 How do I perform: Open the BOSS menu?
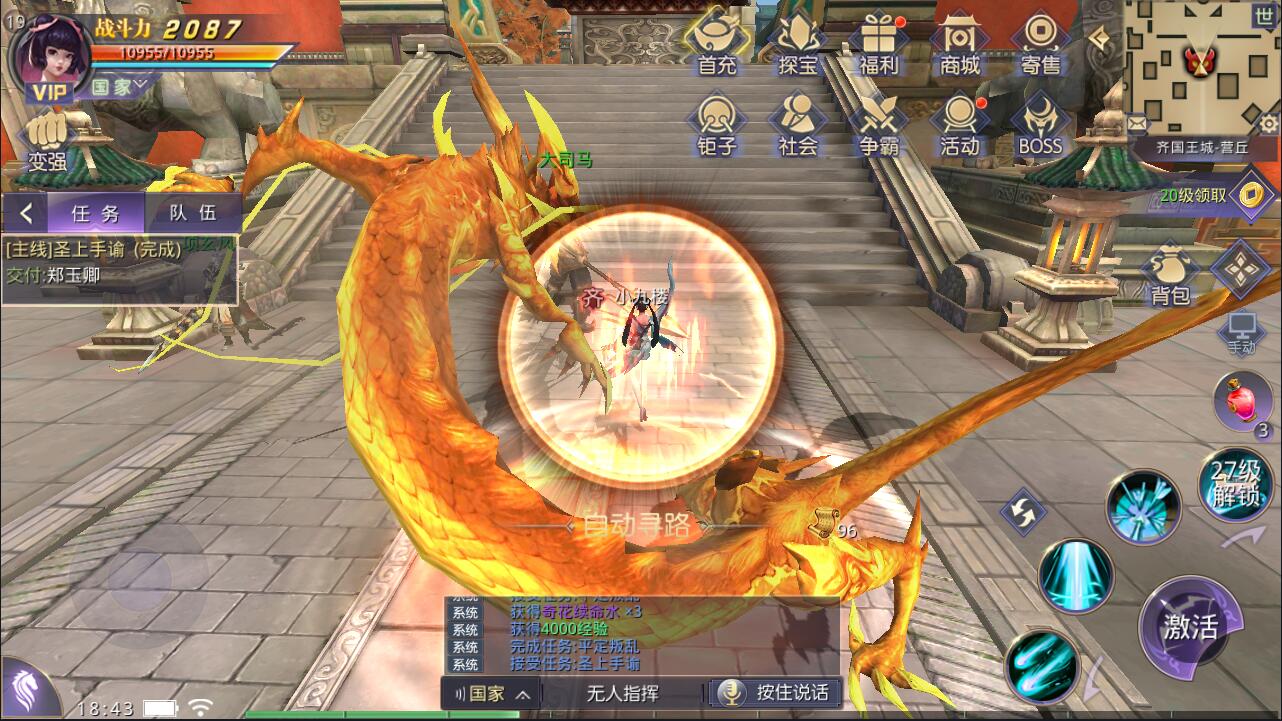click(1040, 125)
